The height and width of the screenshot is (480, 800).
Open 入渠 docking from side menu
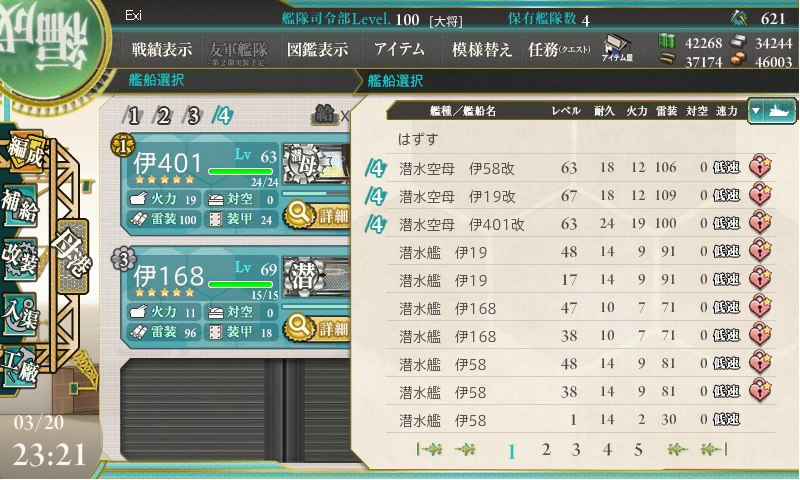(20, 312)
